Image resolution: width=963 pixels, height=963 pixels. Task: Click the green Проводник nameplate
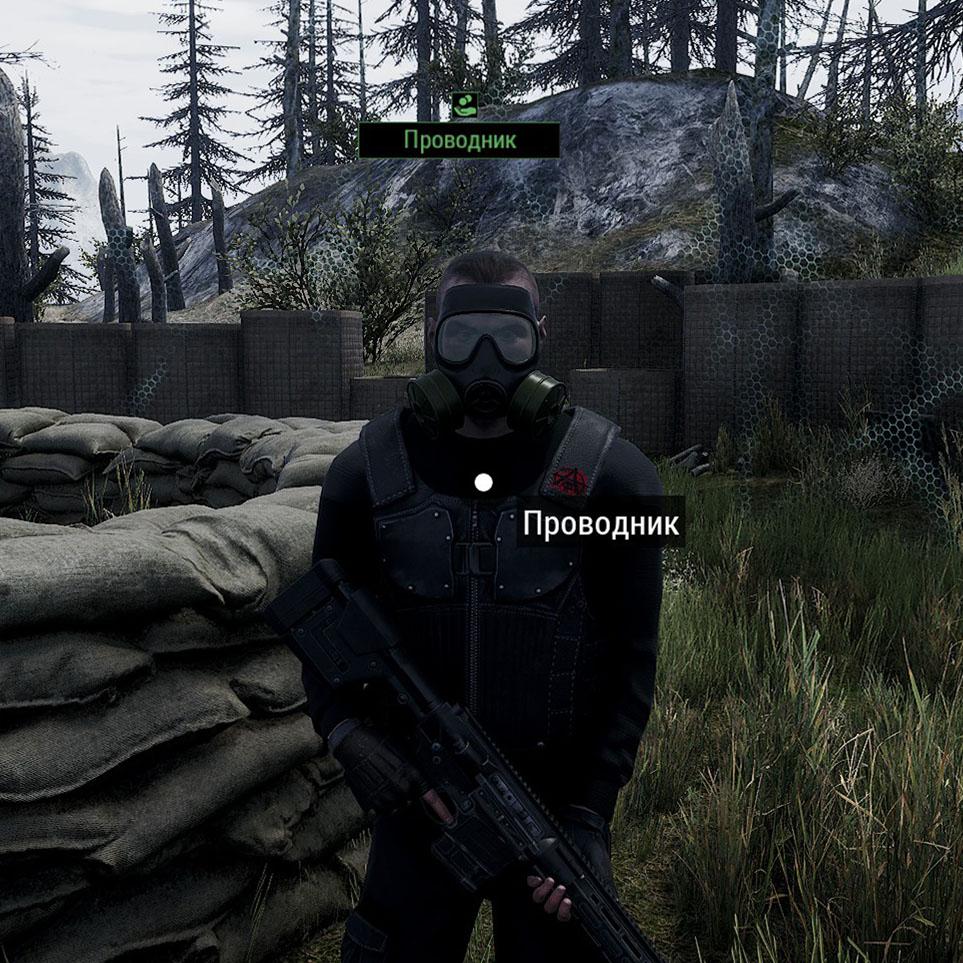(x=459, y=140)
